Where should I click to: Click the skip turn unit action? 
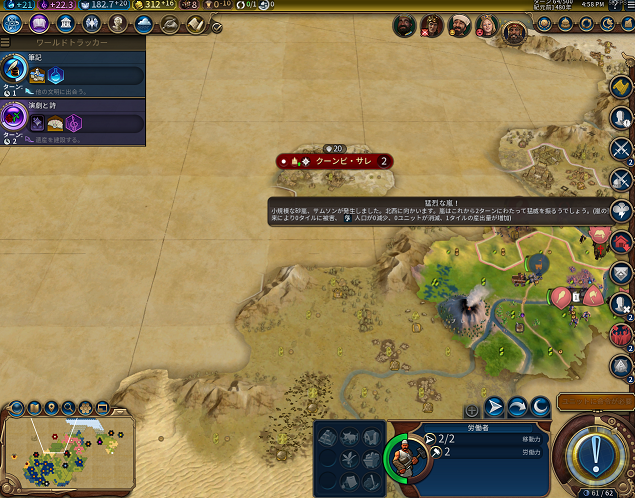[518, 406]
